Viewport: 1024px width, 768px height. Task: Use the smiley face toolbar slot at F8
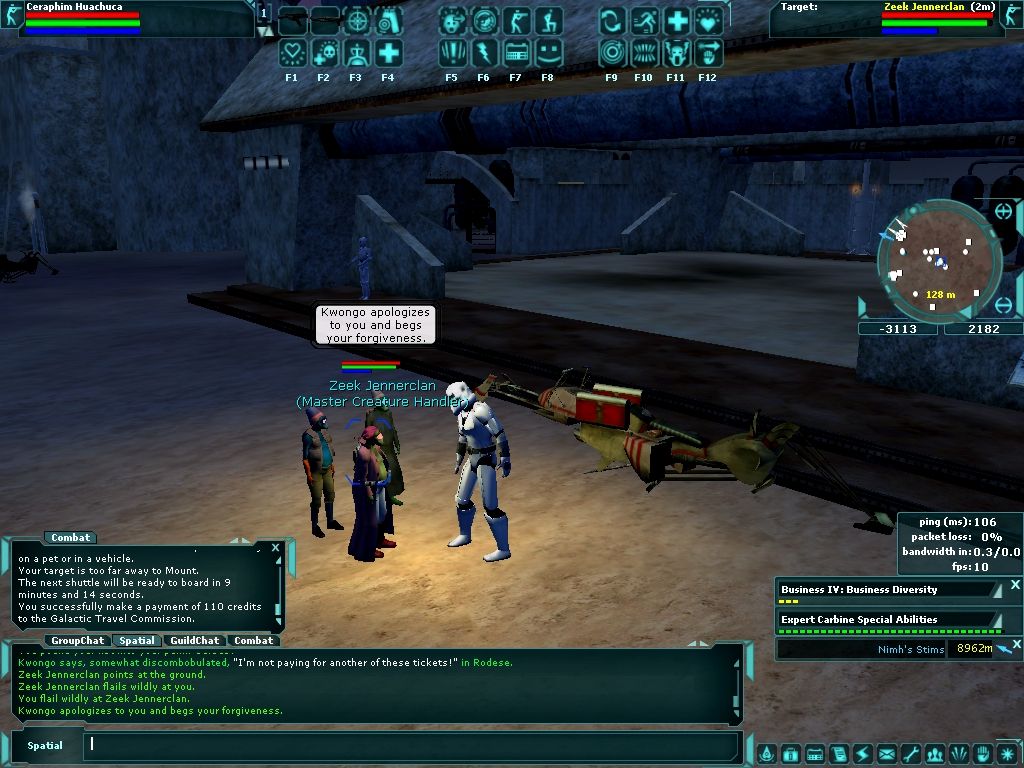click(x=548, y=53)
